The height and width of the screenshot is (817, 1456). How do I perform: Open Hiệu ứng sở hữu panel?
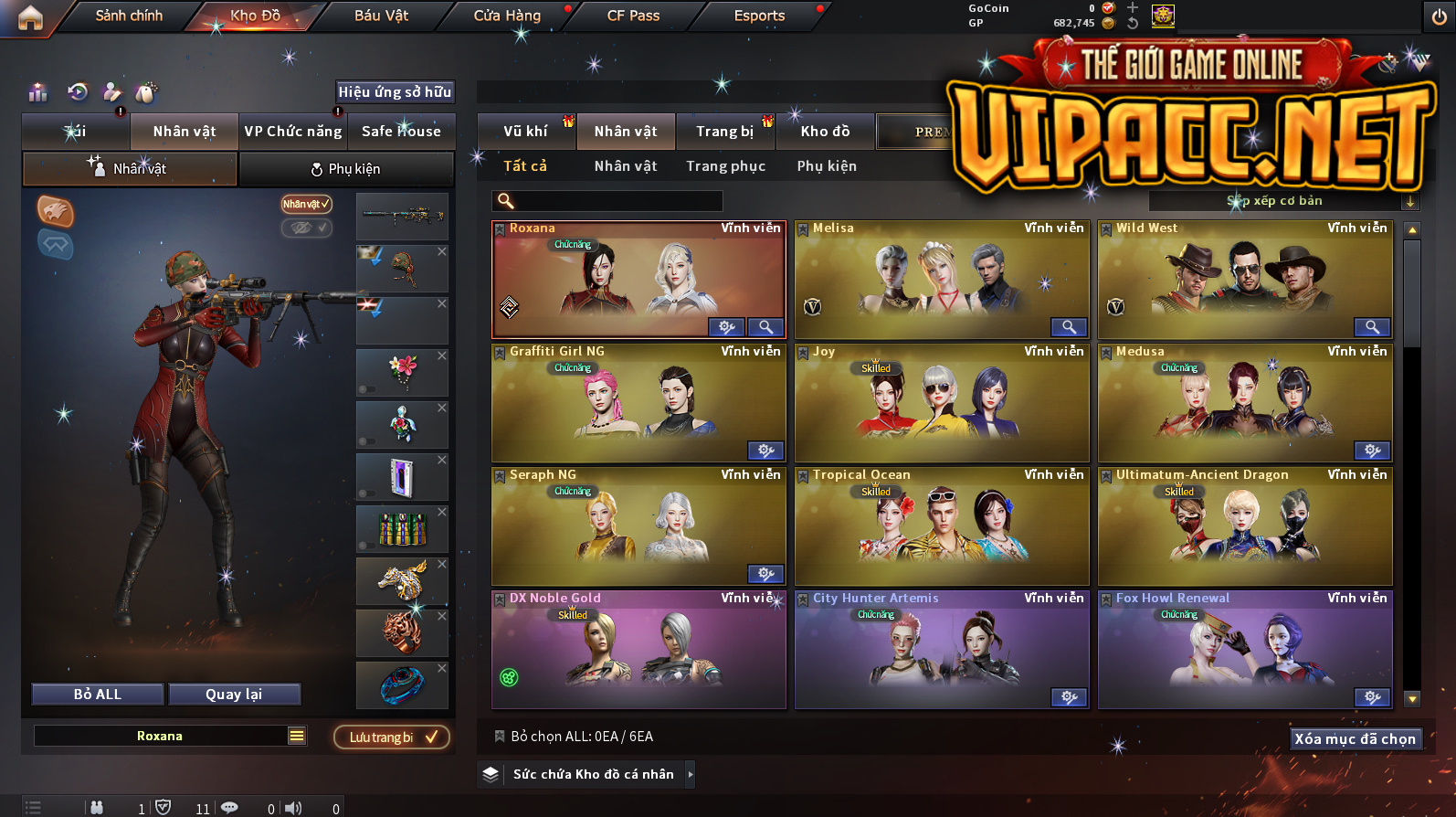395,91
